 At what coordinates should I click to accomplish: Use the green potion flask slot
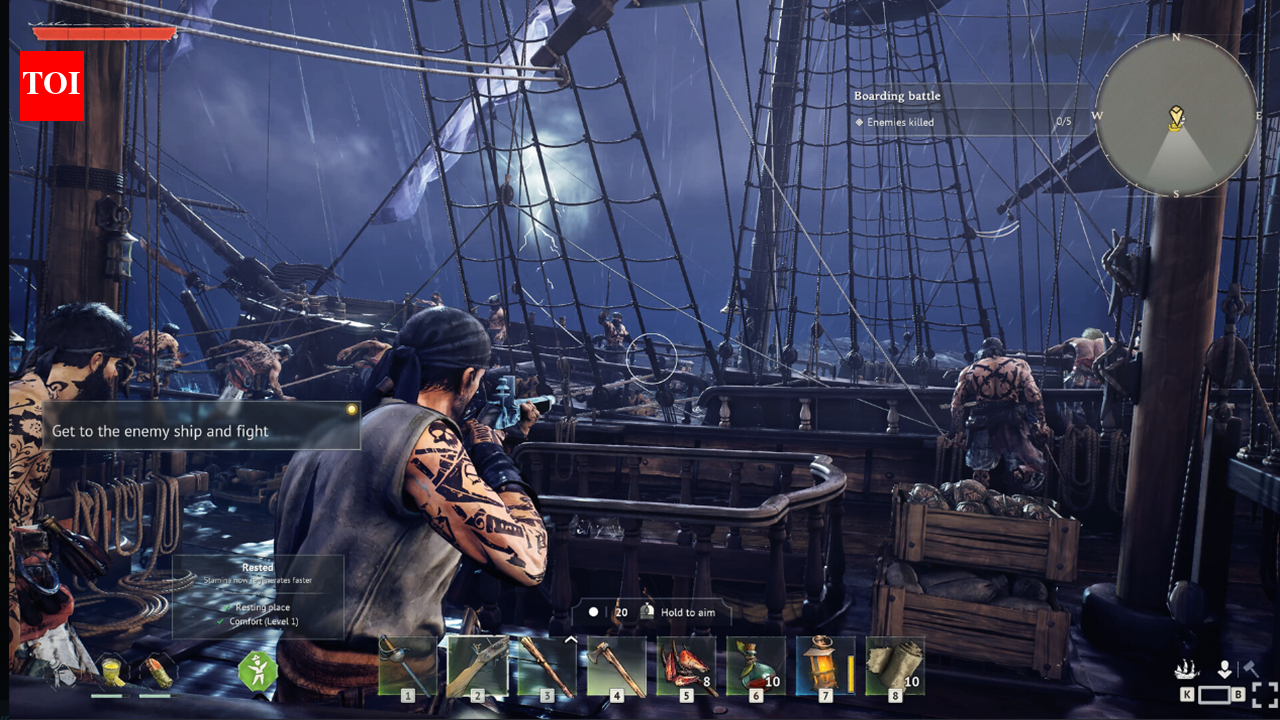click(756, 665)
